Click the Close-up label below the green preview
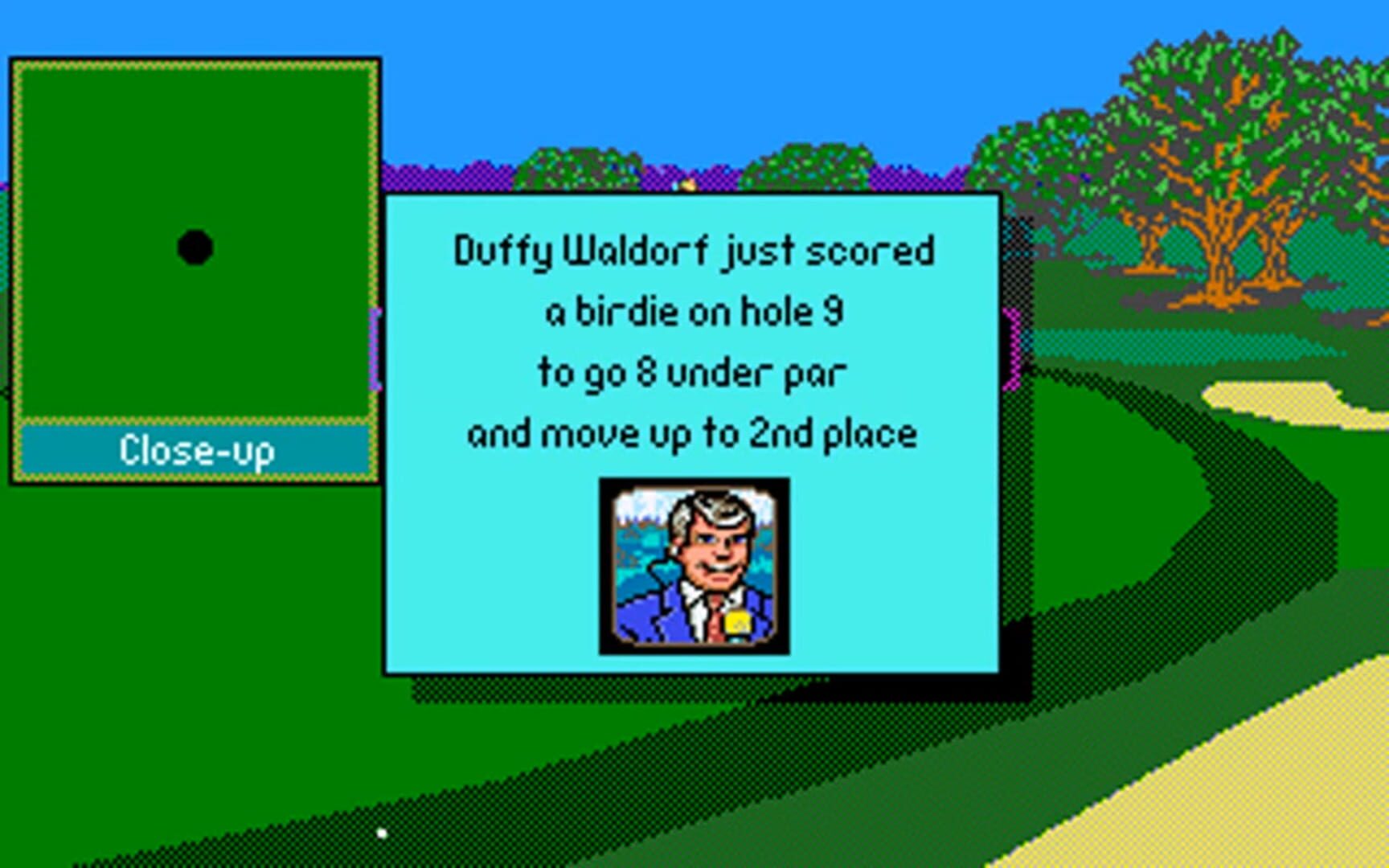 point(197,452)
